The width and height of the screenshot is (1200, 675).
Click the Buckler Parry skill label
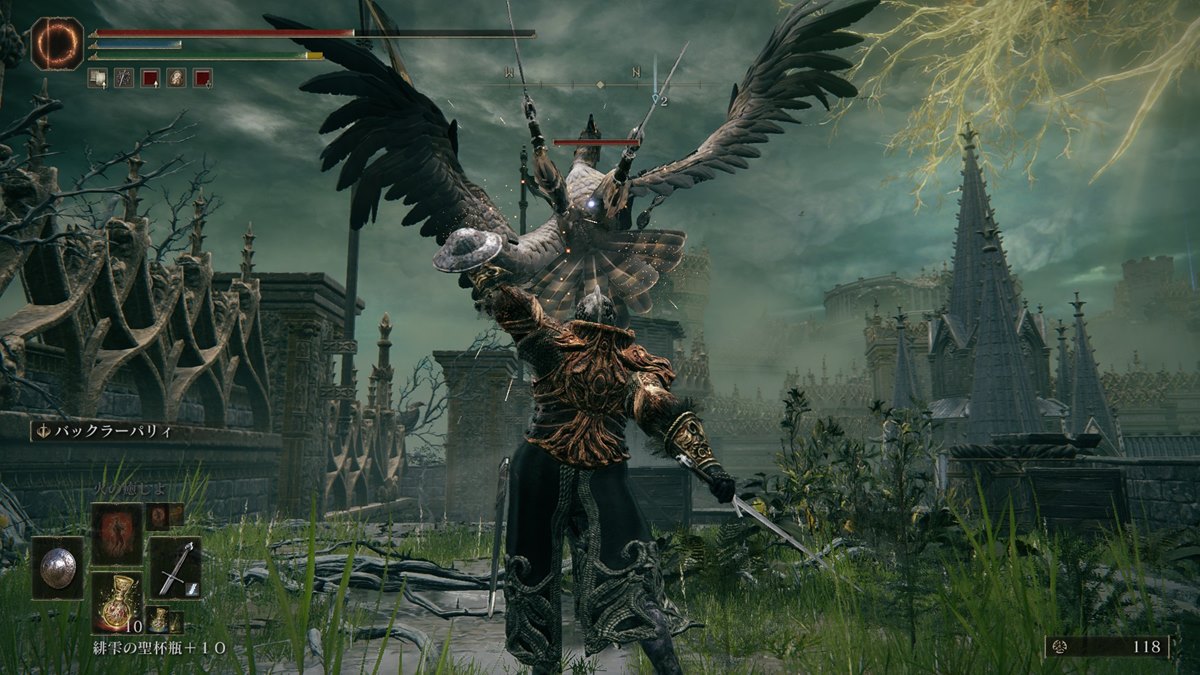pyautogui.click(x=103, y=431)
